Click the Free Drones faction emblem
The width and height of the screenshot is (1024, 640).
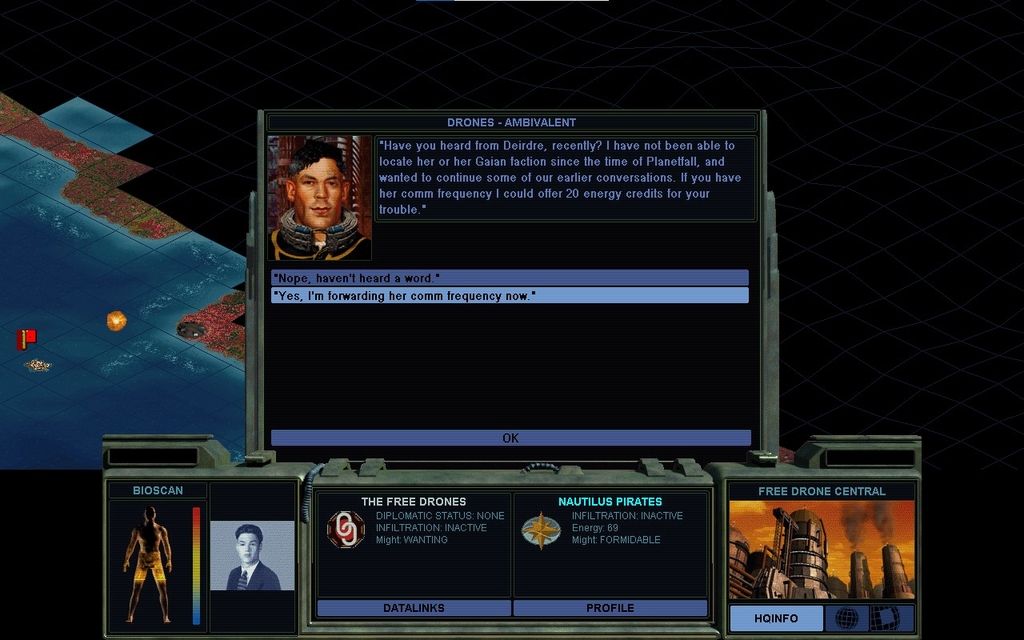coord(346,530)
